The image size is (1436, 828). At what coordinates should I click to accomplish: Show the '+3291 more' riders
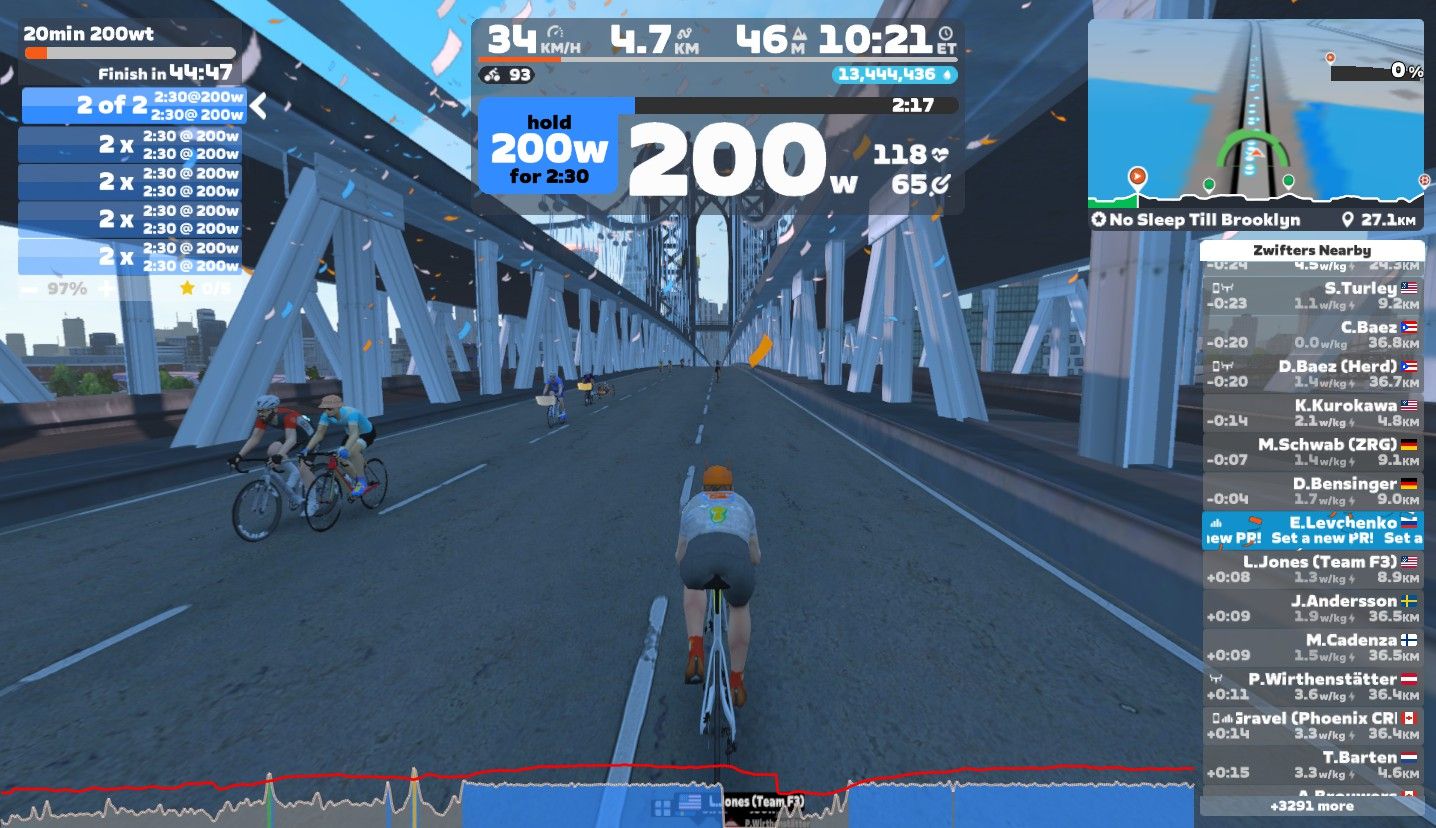[1312, 806]
